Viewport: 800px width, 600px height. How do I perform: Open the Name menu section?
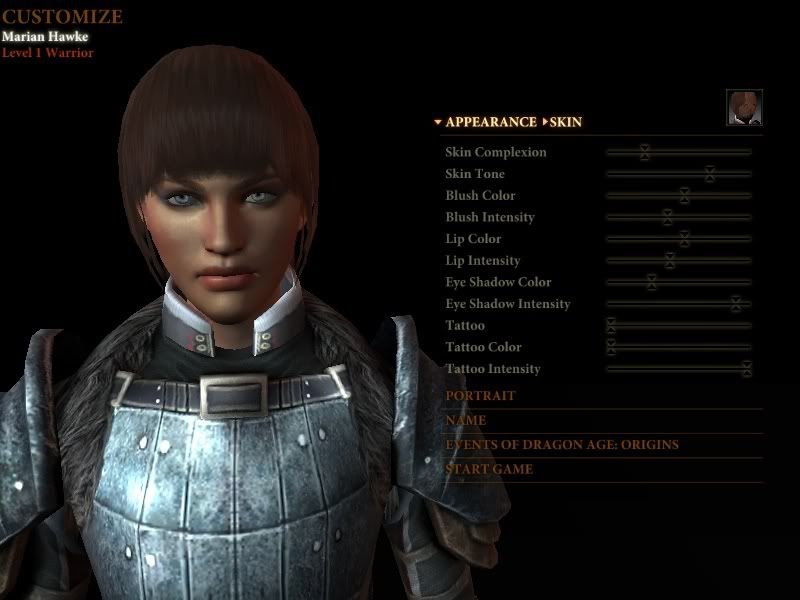pos(466,421)
